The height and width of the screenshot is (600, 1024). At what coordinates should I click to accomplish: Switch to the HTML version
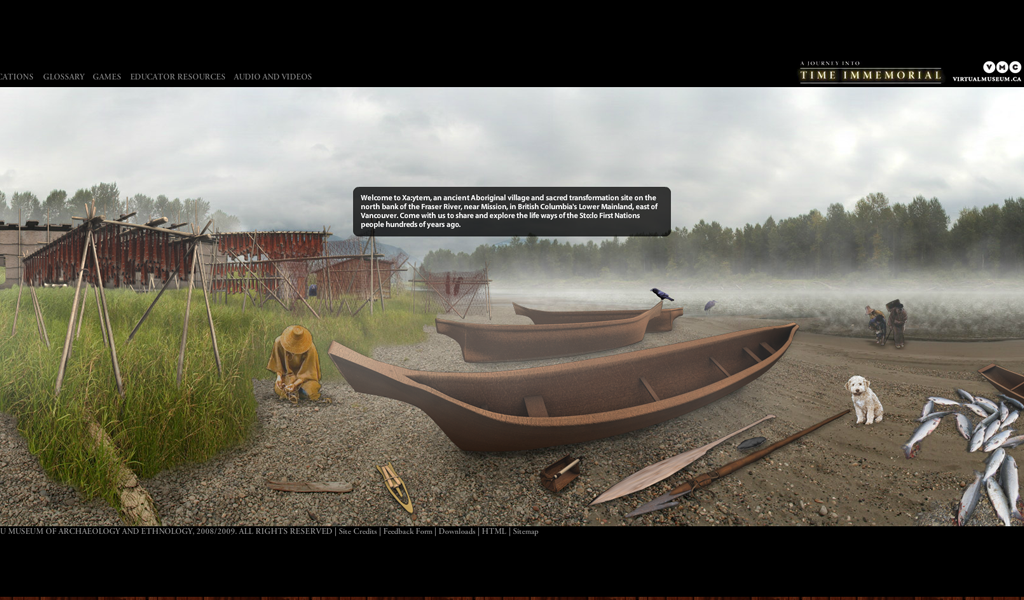tap(494, 532)
